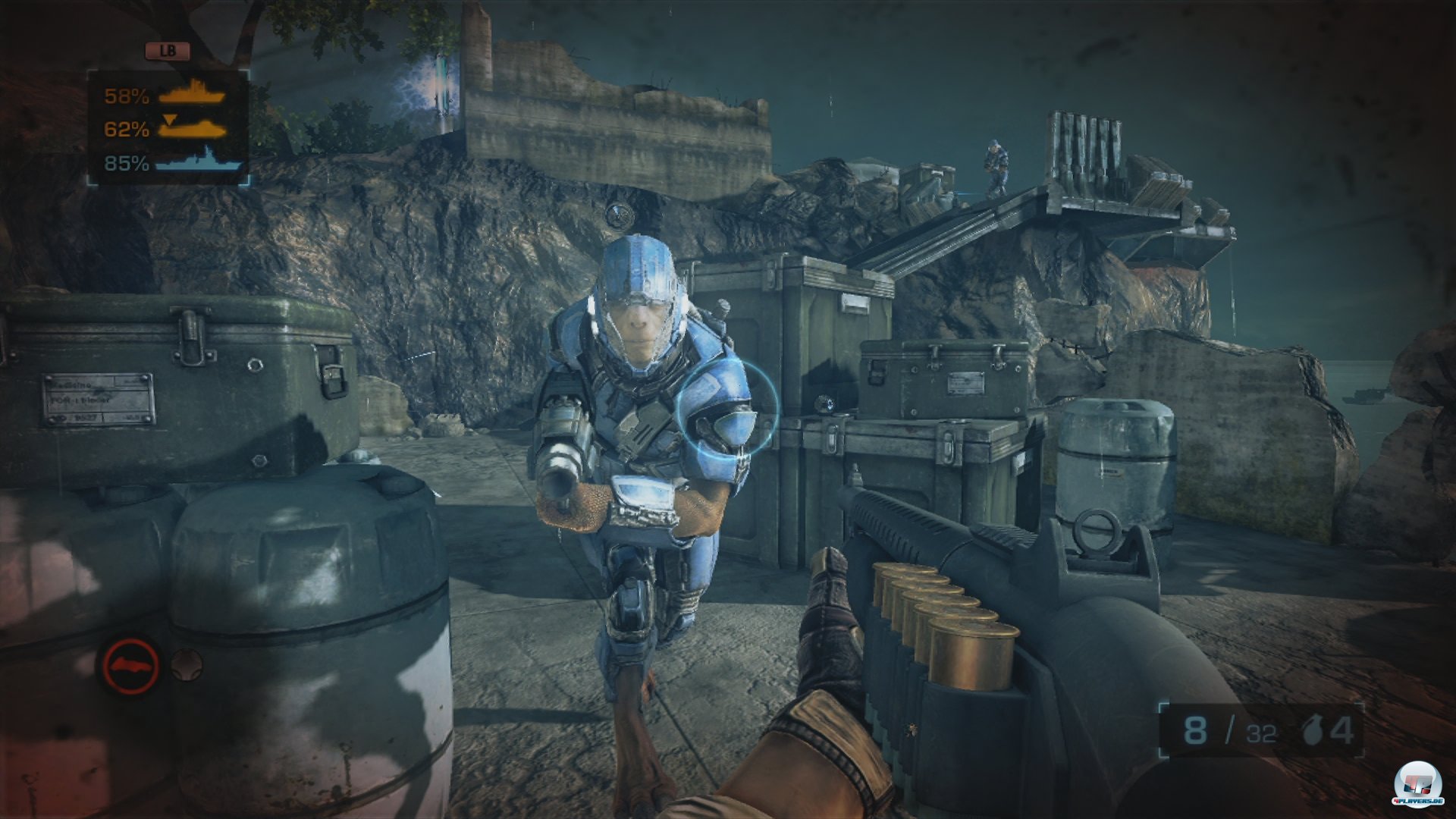Expand the ship status panel frame

coord(167,127)
